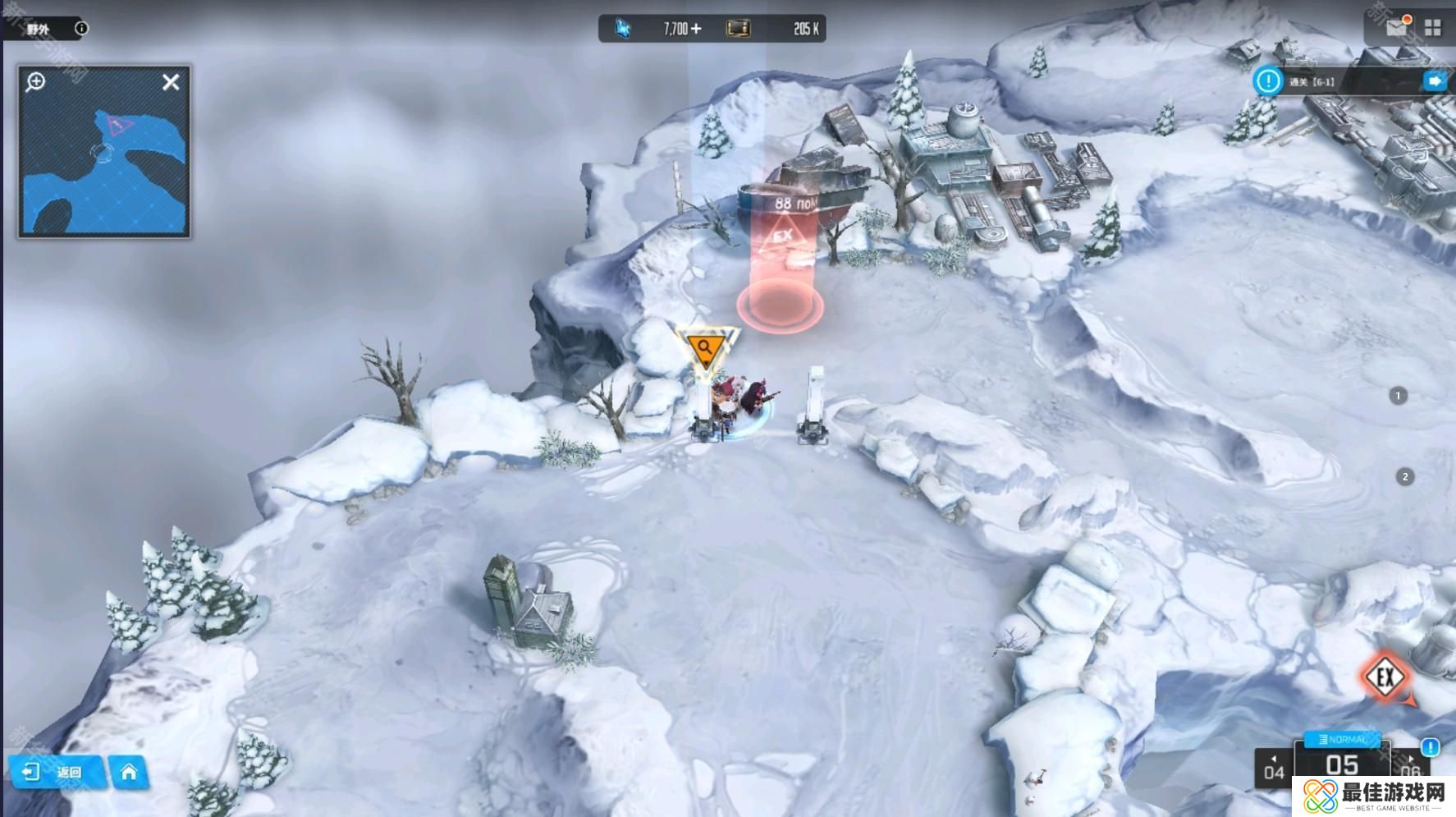This screenshot has height=817, width=1456.
Task: Open the 野外 info icon
Action: [x=81, y=29]
